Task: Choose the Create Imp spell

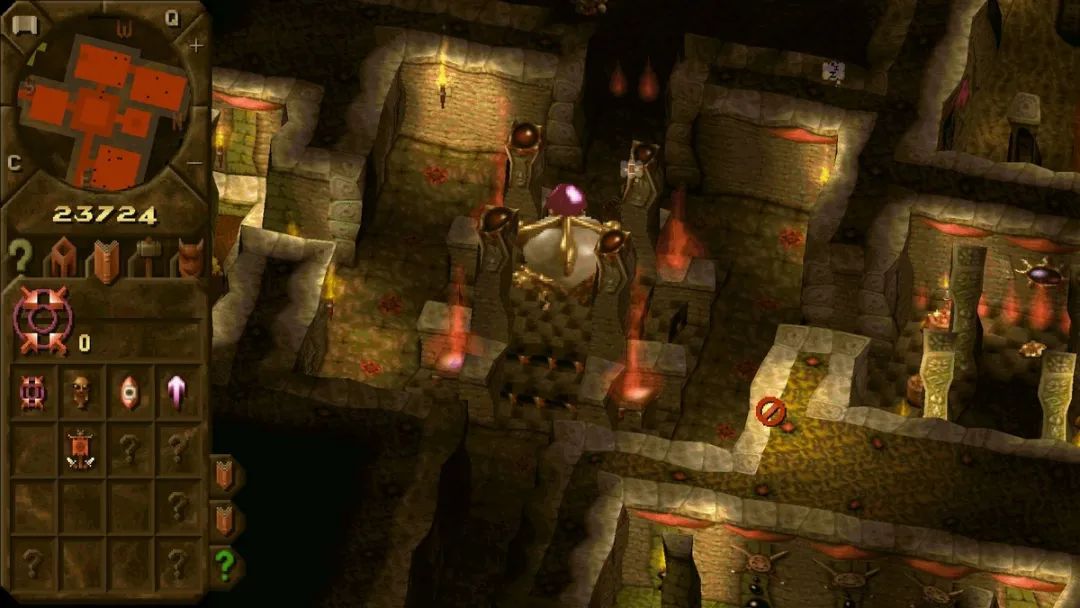Action: click(81, 393)
